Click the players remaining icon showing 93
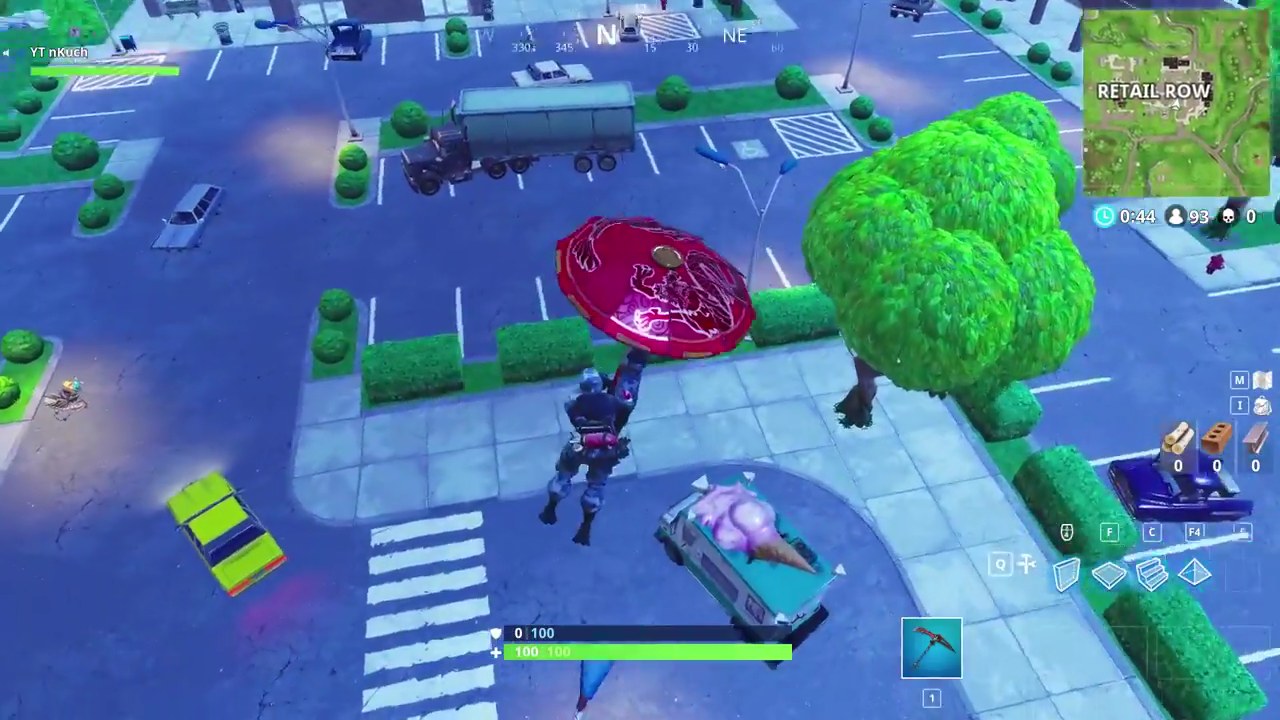This screenshot has width=1280, height=720. 1178,216
